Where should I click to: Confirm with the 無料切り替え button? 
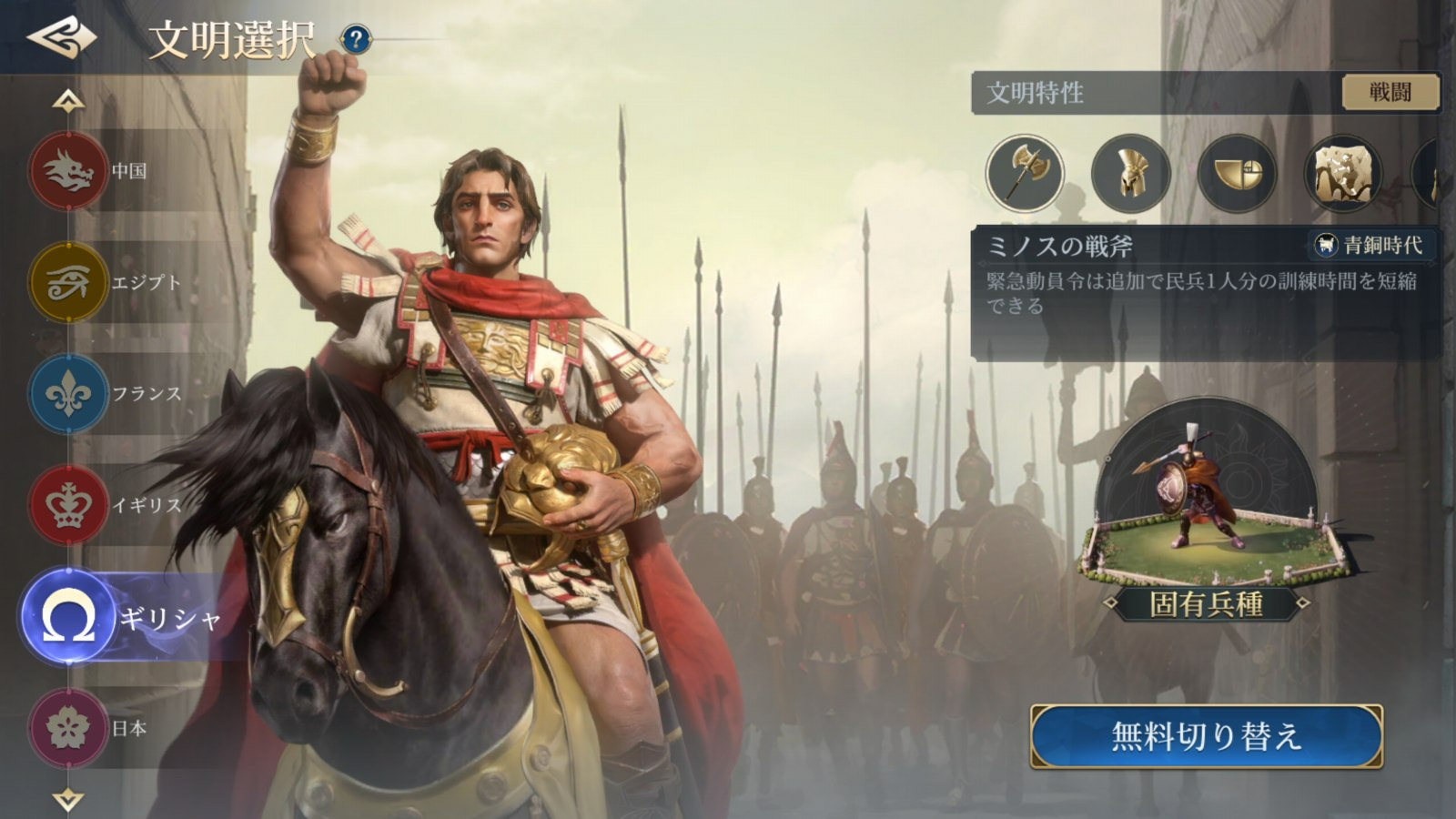[1207, 736]
